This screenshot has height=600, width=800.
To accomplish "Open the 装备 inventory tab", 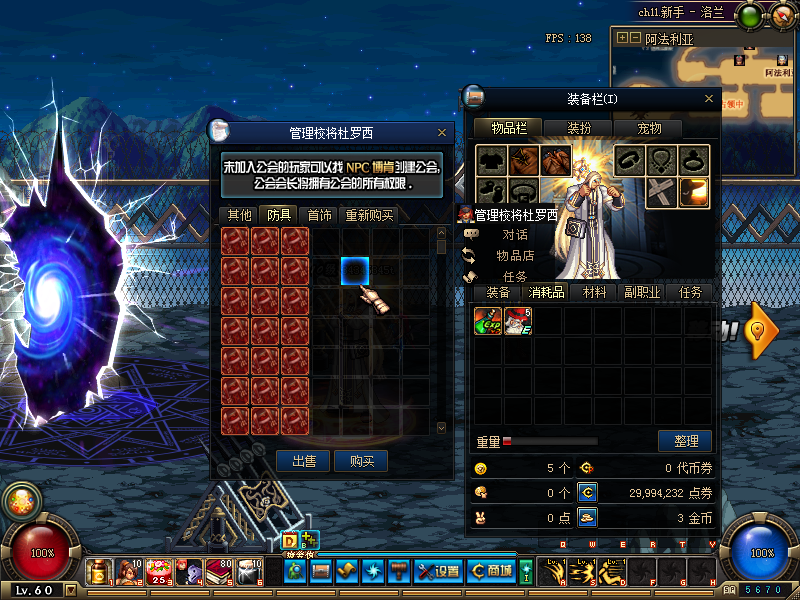I will coord(498,292).
